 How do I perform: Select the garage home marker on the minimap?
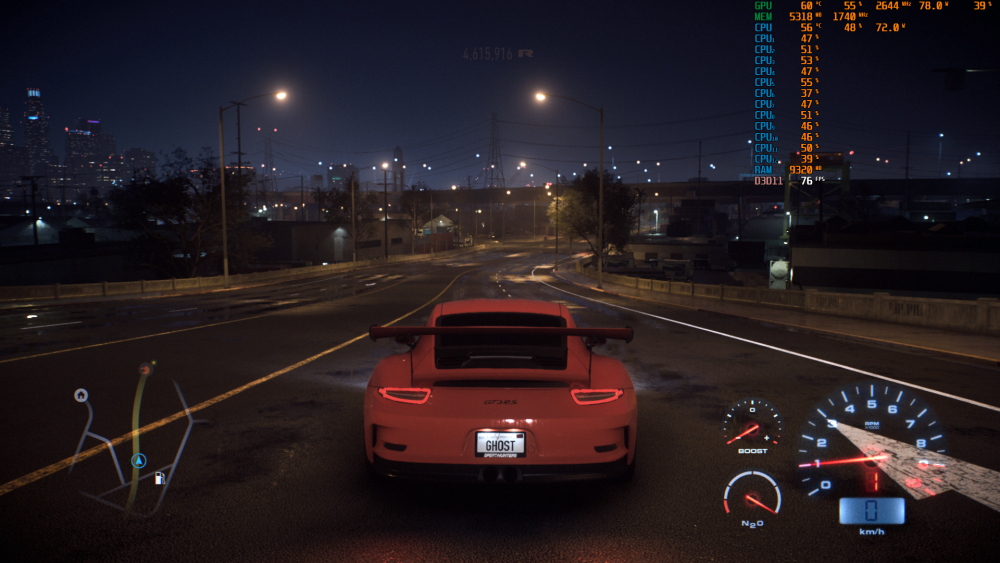[81, 395]
